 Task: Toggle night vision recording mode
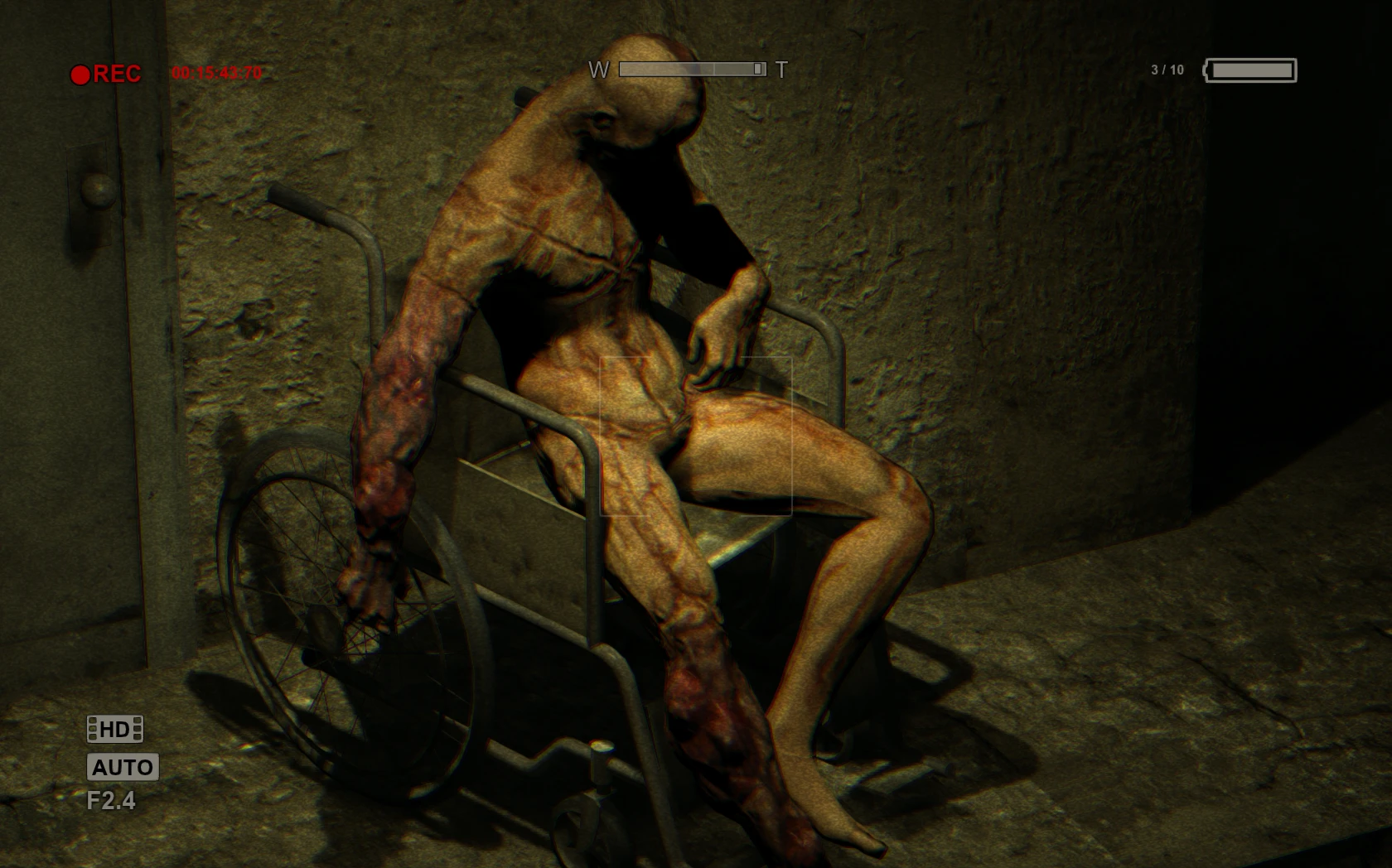coord(121,767)
